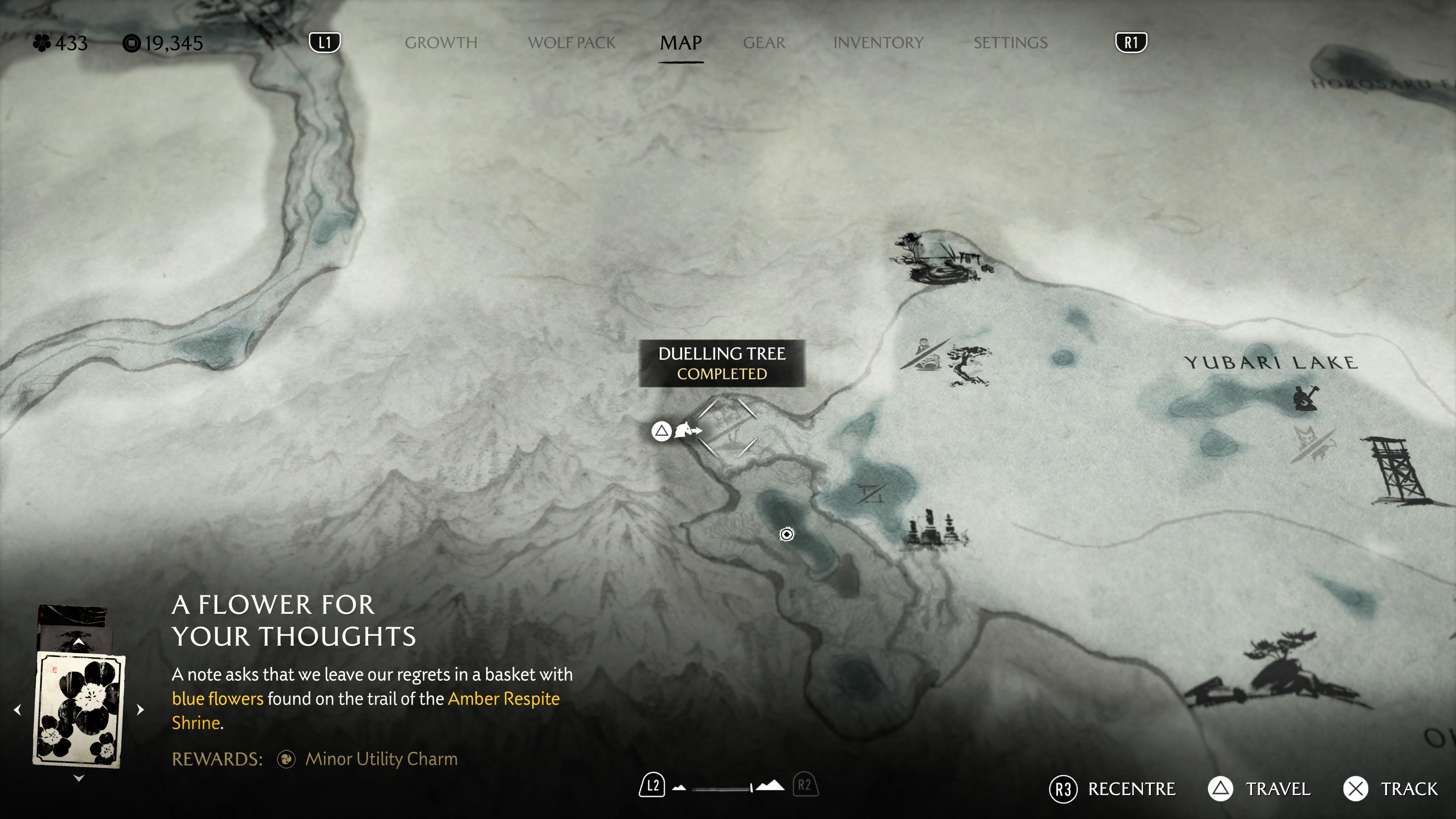Move down in the quest card stack

click(78, 778)
